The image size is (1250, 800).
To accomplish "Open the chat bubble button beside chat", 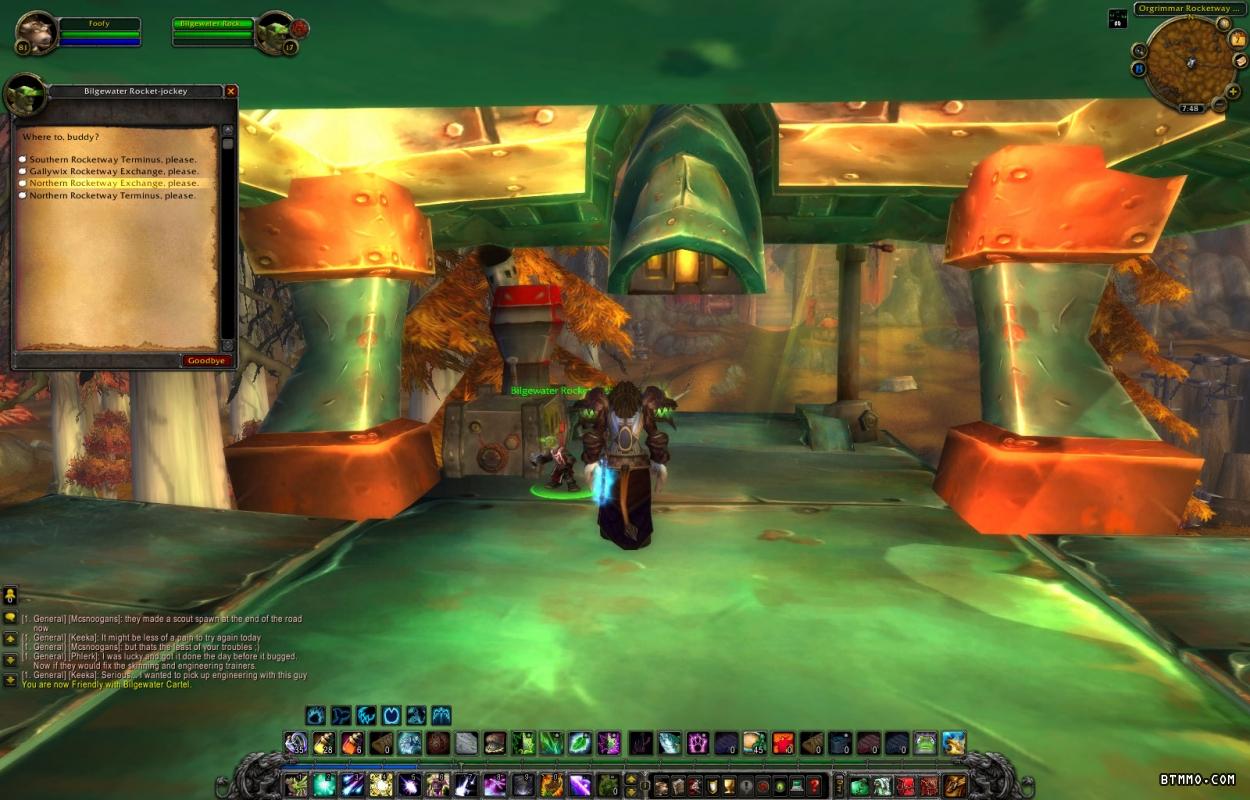I will tap(10, 617).
